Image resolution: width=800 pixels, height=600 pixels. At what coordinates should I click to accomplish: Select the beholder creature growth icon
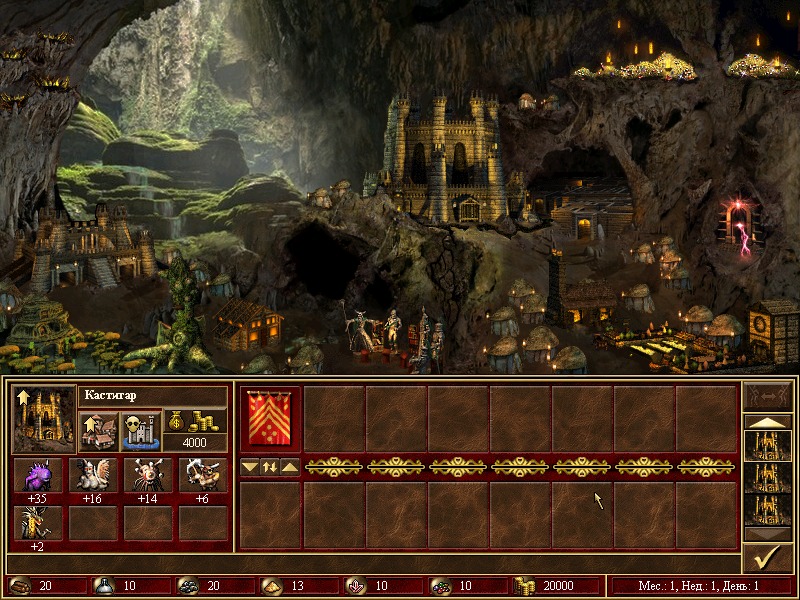[x=148, y=475]
